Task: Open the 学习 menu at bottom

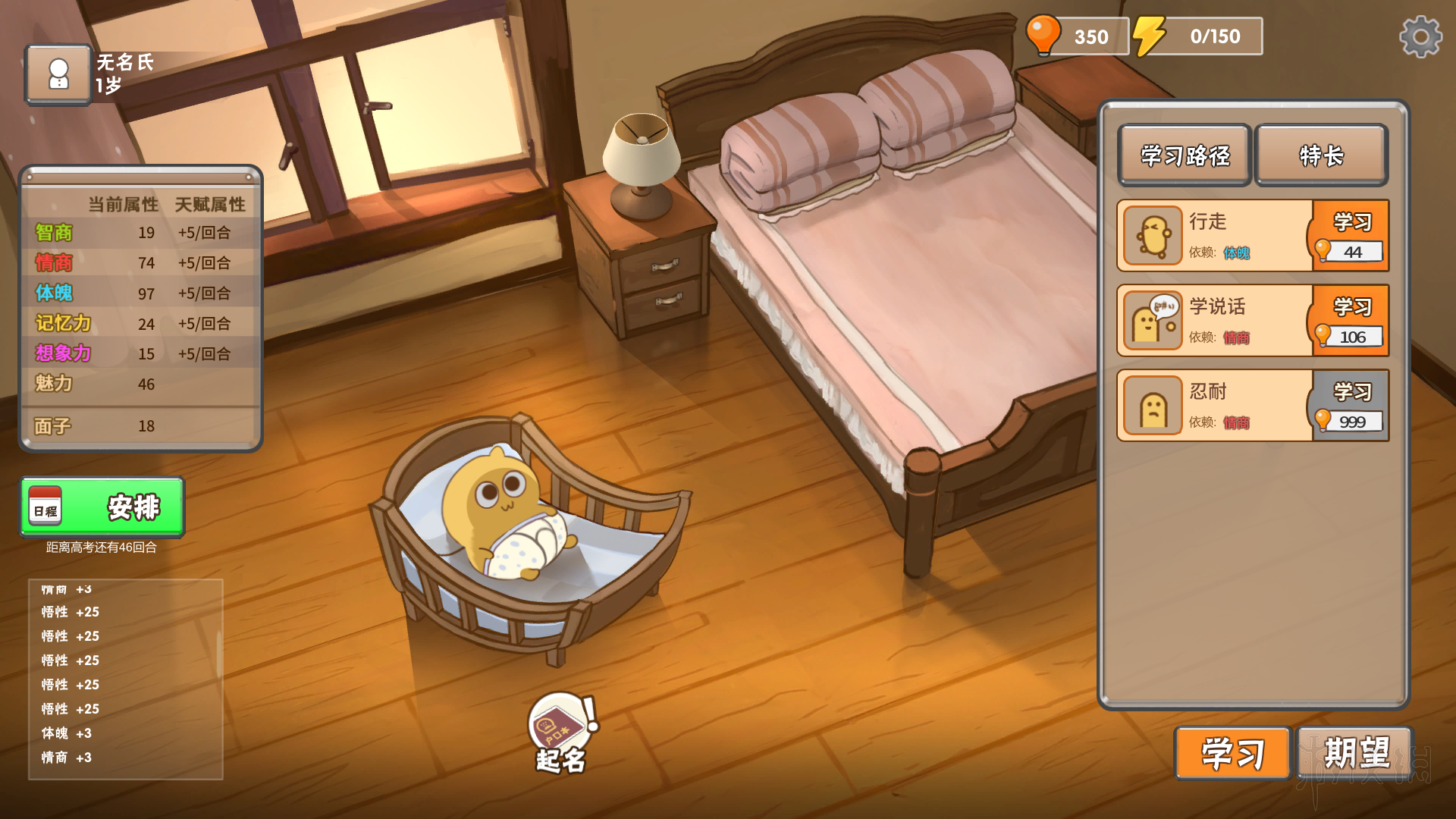Action: 1232,753
